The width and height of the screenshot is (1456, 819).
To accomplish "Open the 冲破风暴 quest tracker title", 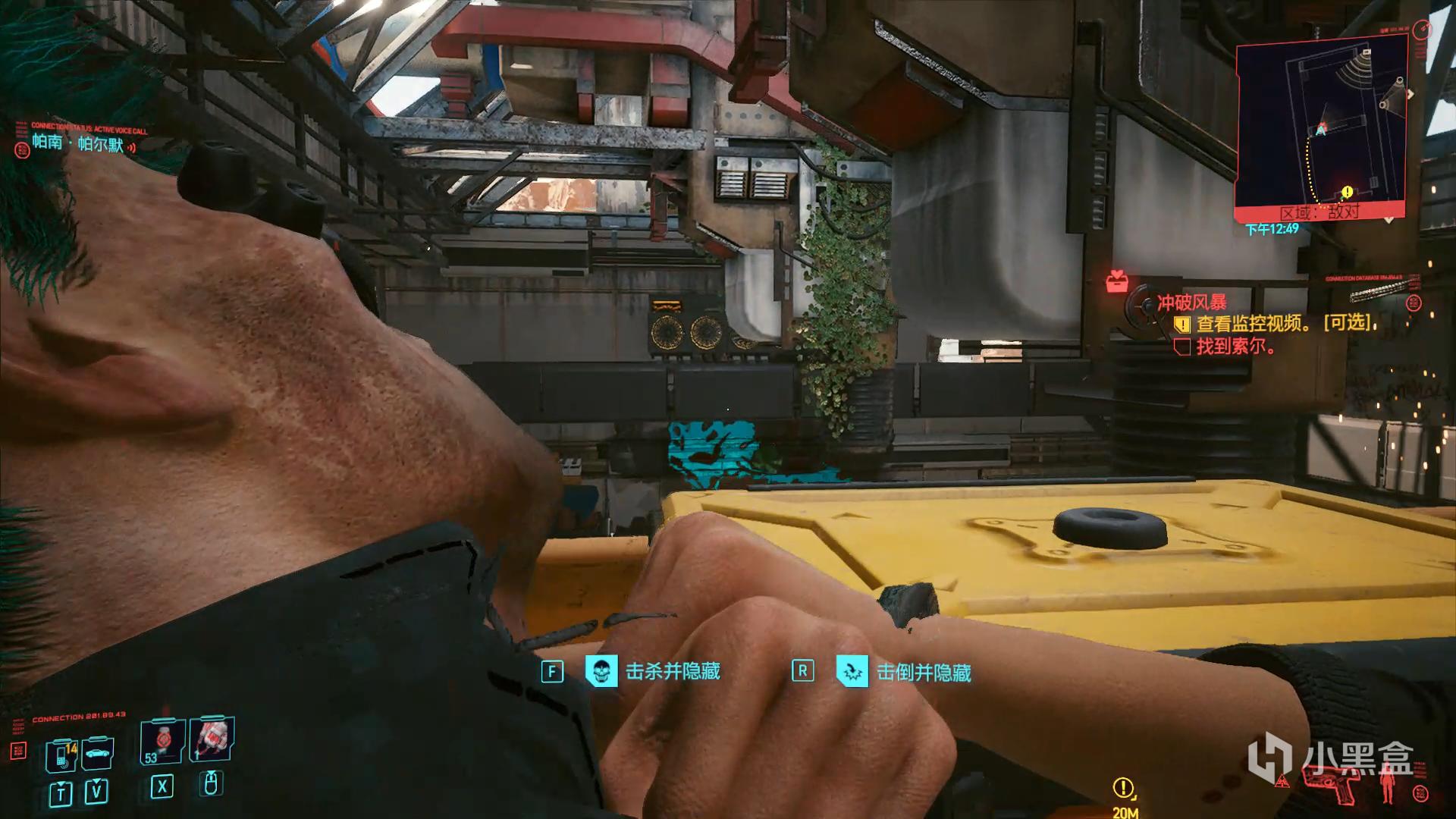I will (x=1191, y=303).
